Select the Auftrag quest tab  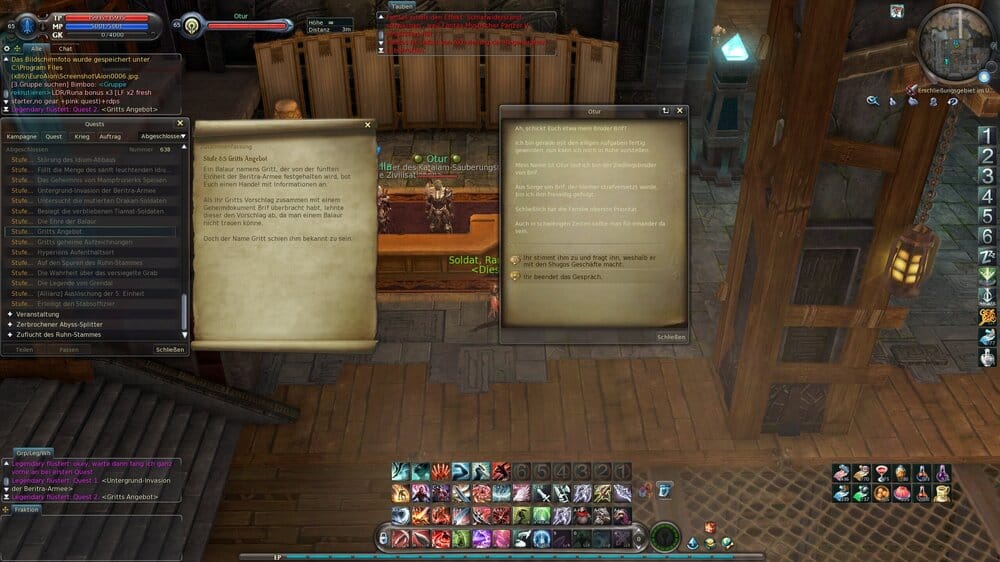[110, 136]
